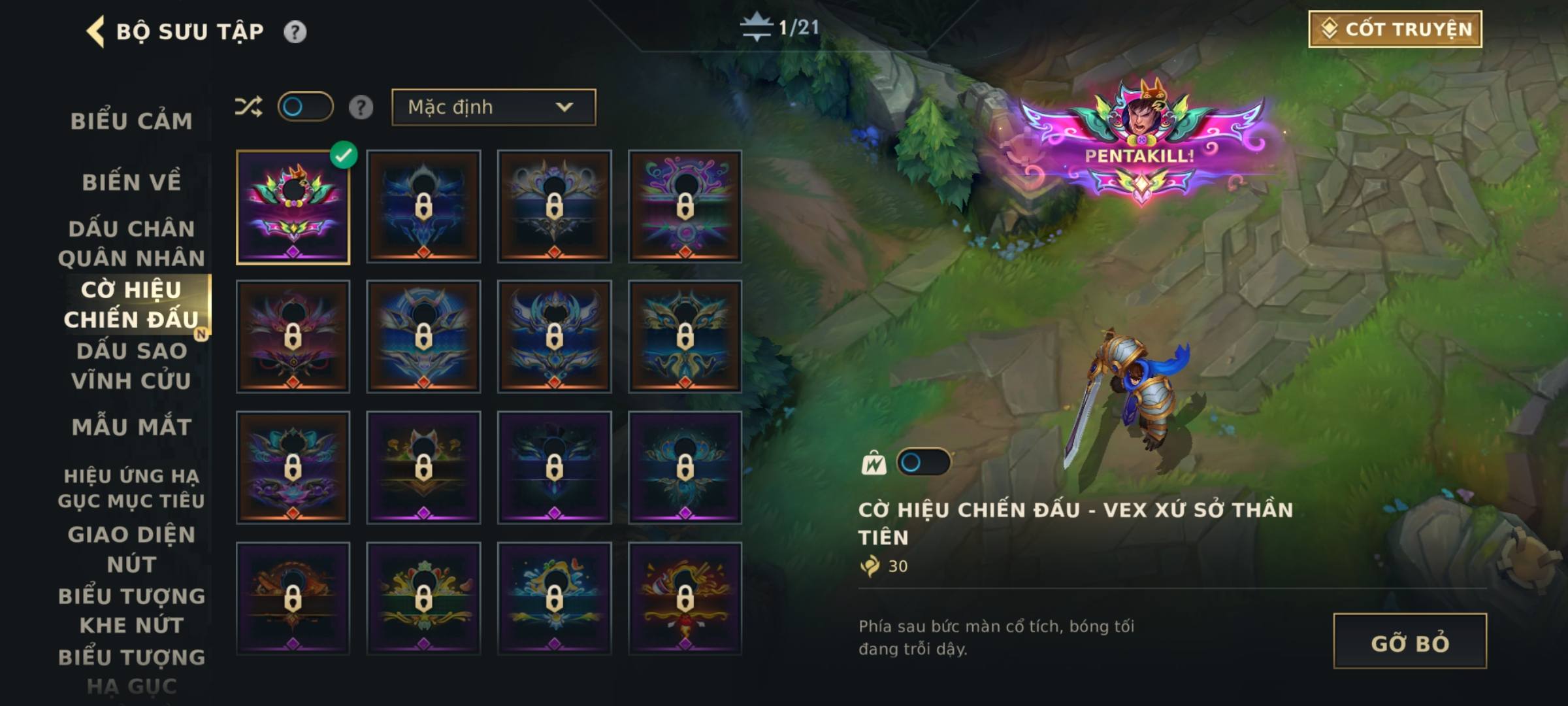This screenshot has height=706, width=1568.
Task: Click the Gỡ Bỏ button
Action: (1409, 641)
